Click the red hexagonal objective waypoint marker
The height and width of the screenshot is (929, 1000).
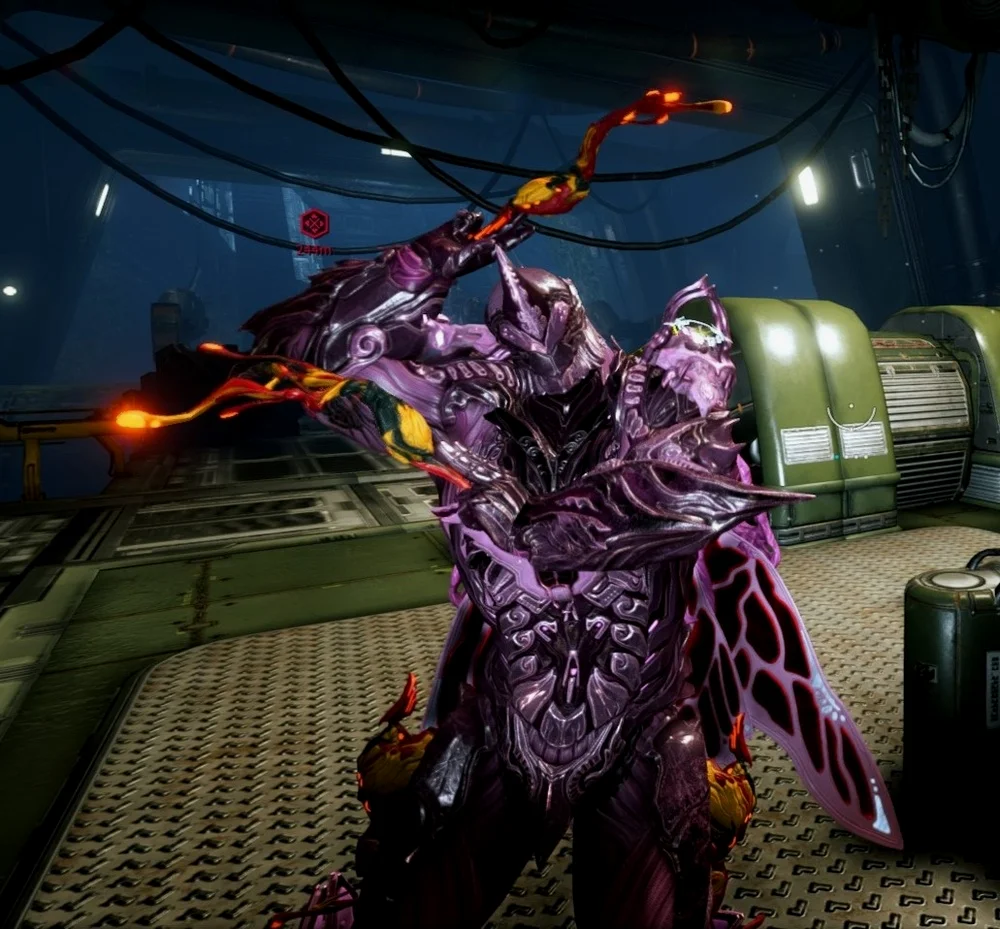[x=314, y=222]
